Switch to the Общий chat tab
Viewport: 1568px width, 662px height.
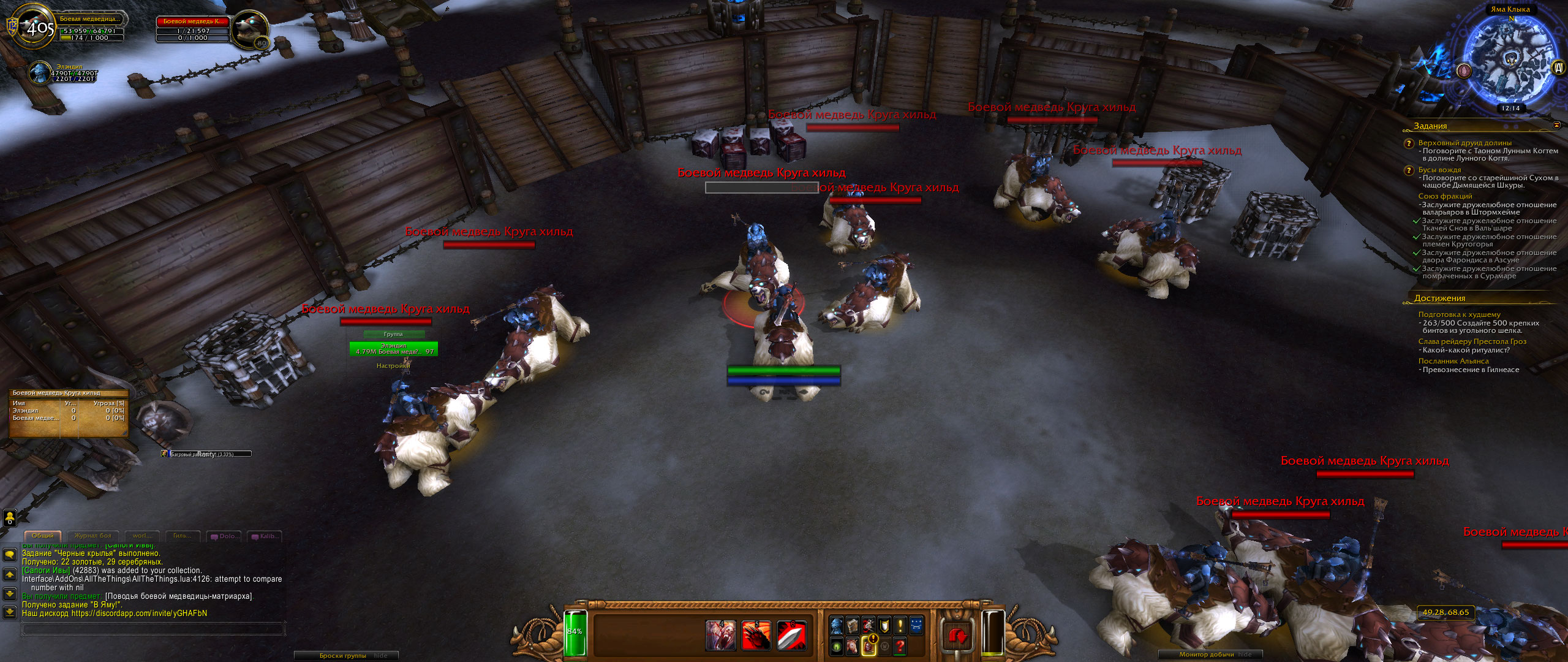[x=43, y=536]
